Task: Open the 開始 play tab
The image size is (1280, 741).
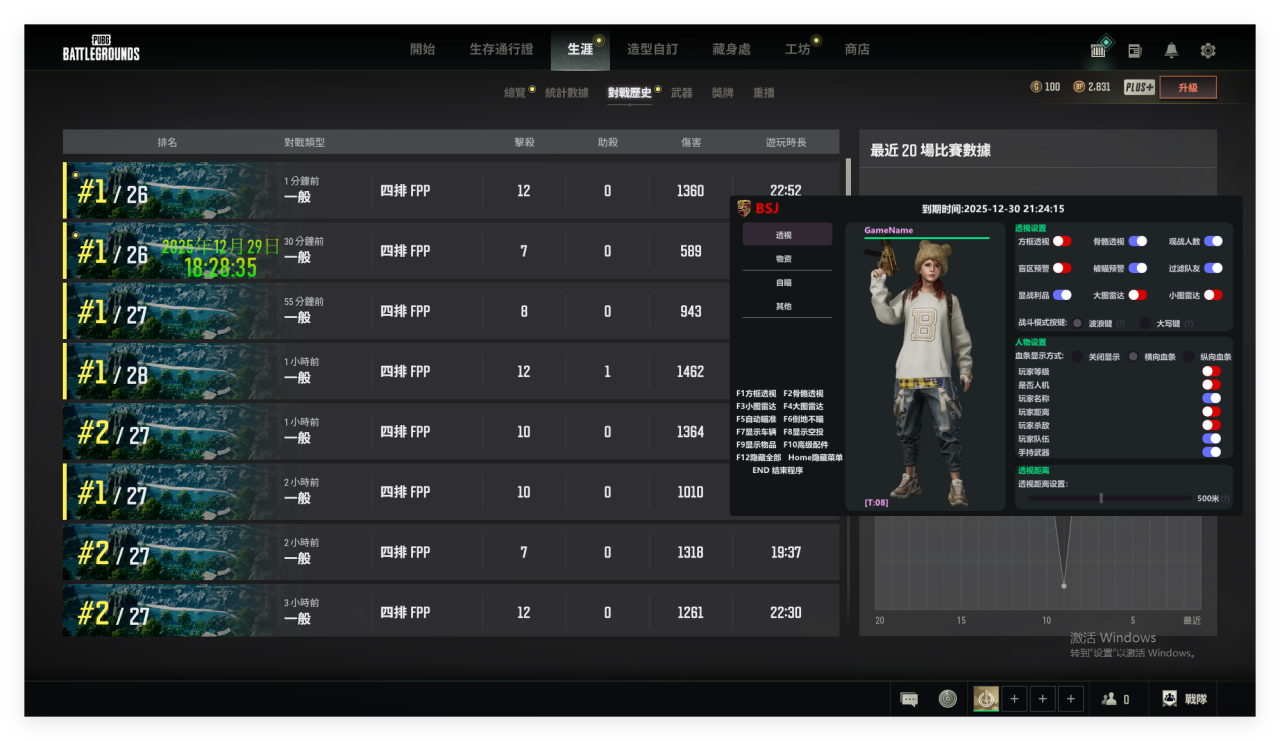Action: [422, 49]
